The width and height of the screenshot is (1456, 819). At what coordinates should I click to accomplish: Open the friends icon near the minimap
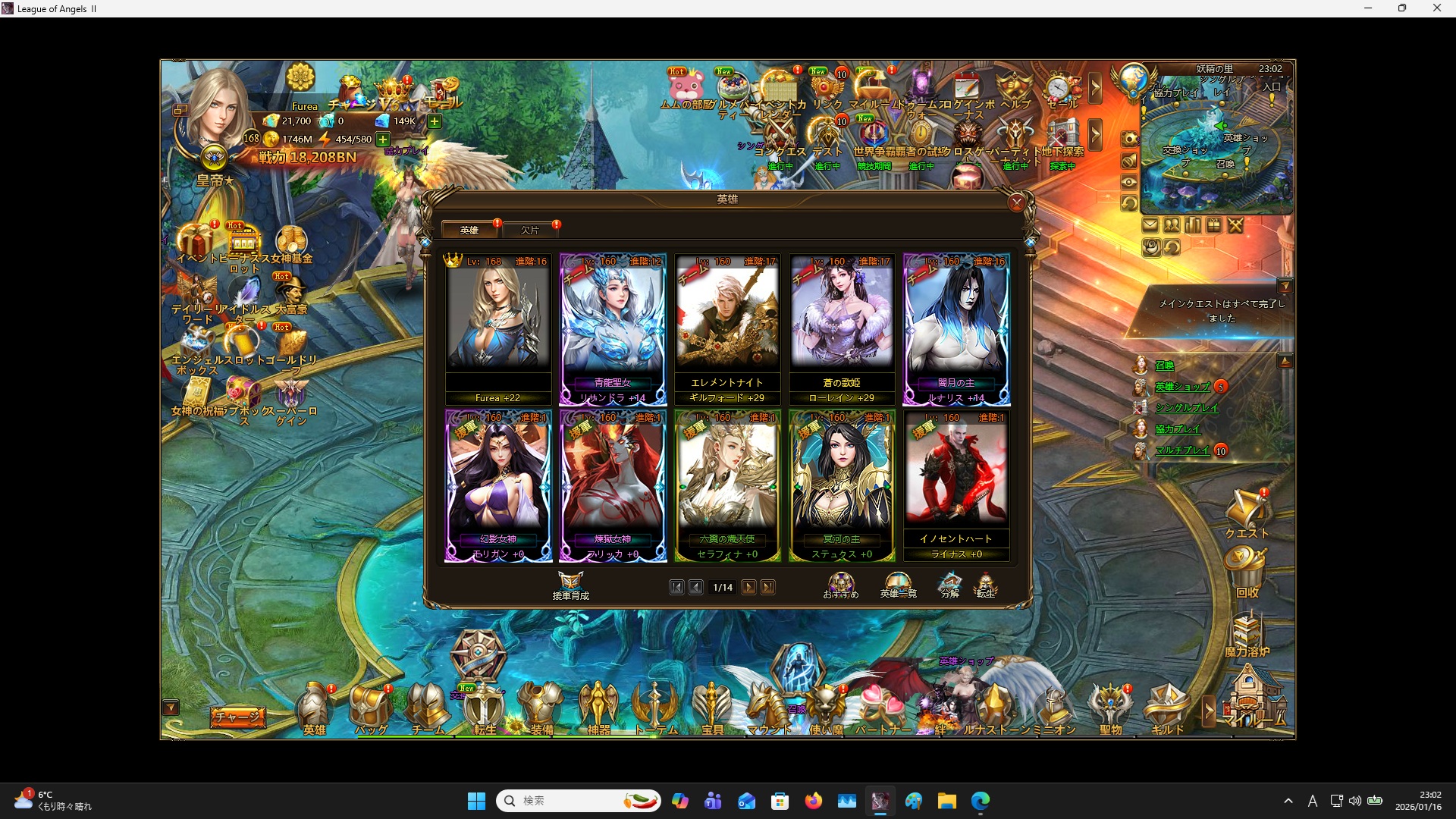(1172, 225)
